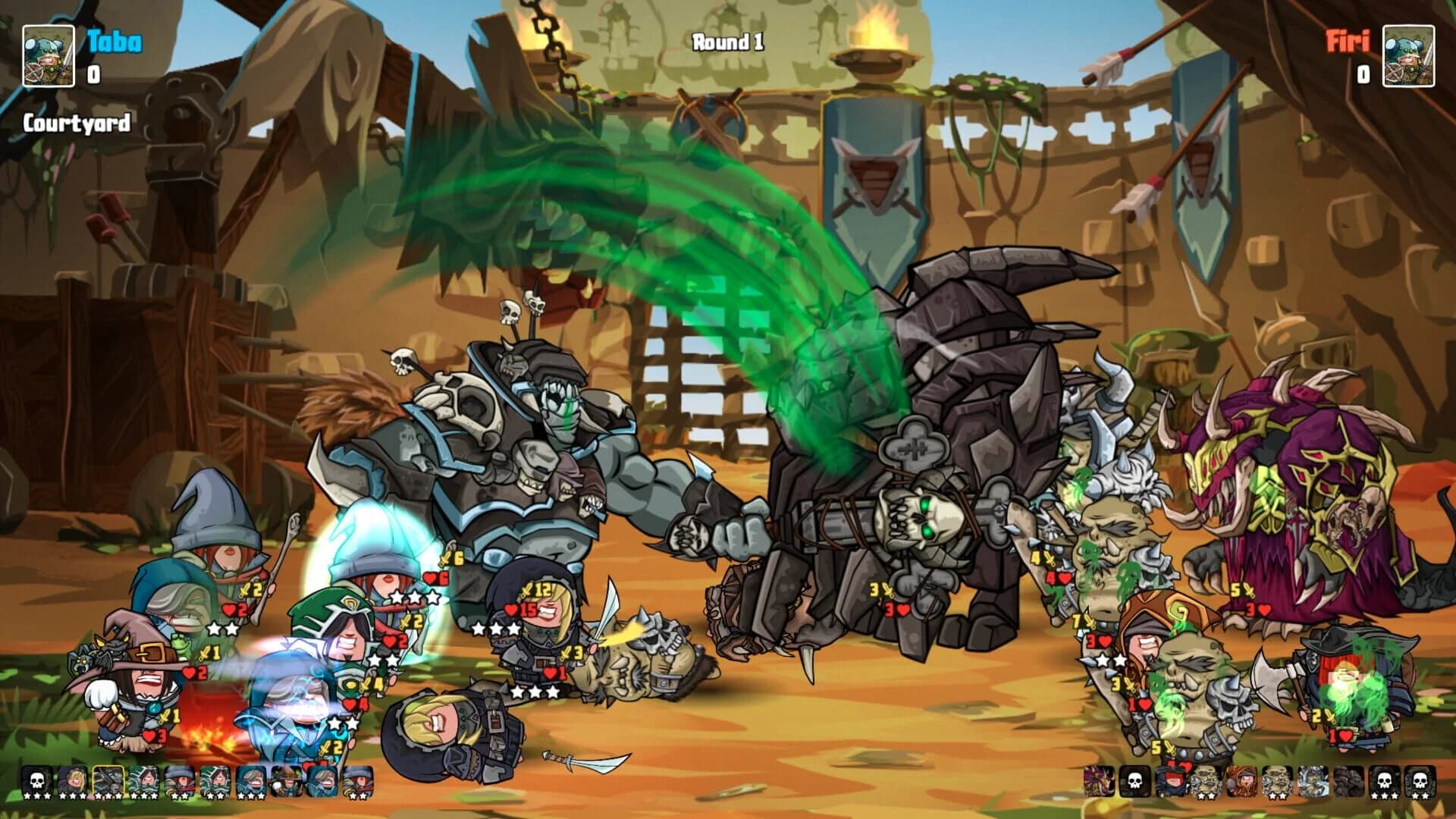The height and width of the screenshot is (819, 1456).
Task: Pick the white-armored frost ogre roster icon
Action: [1313, 781]
